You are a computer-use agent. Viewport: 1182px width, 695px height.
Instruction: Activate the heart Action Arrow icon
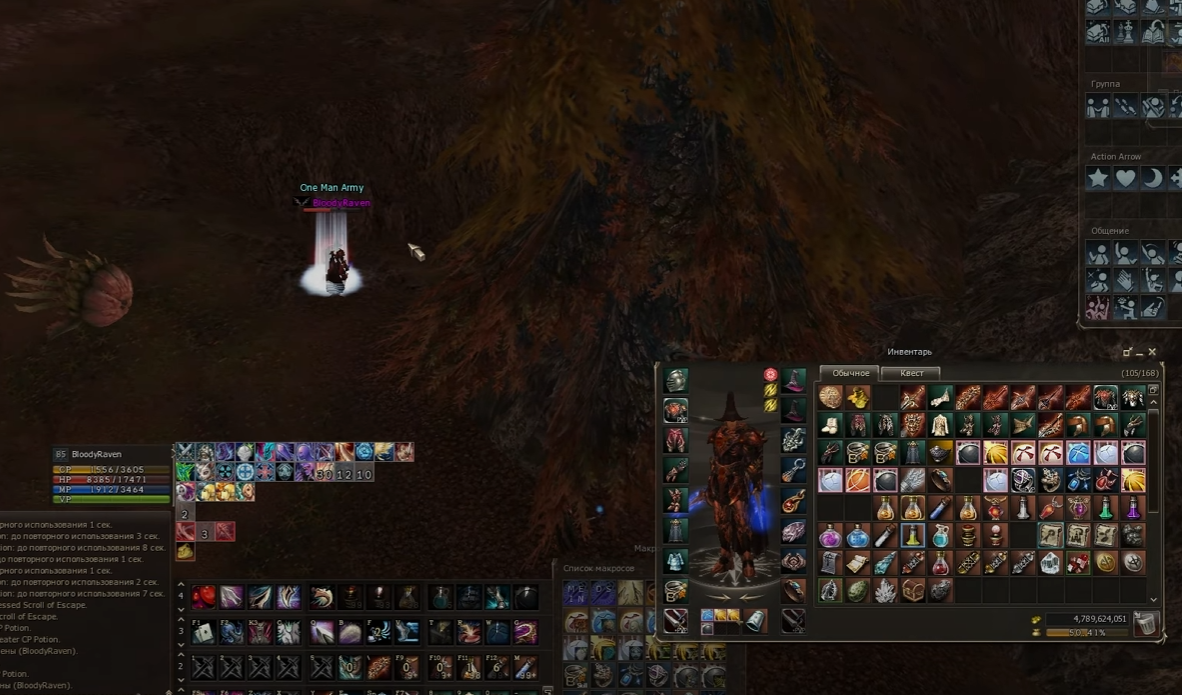[x=1126, y=178]
